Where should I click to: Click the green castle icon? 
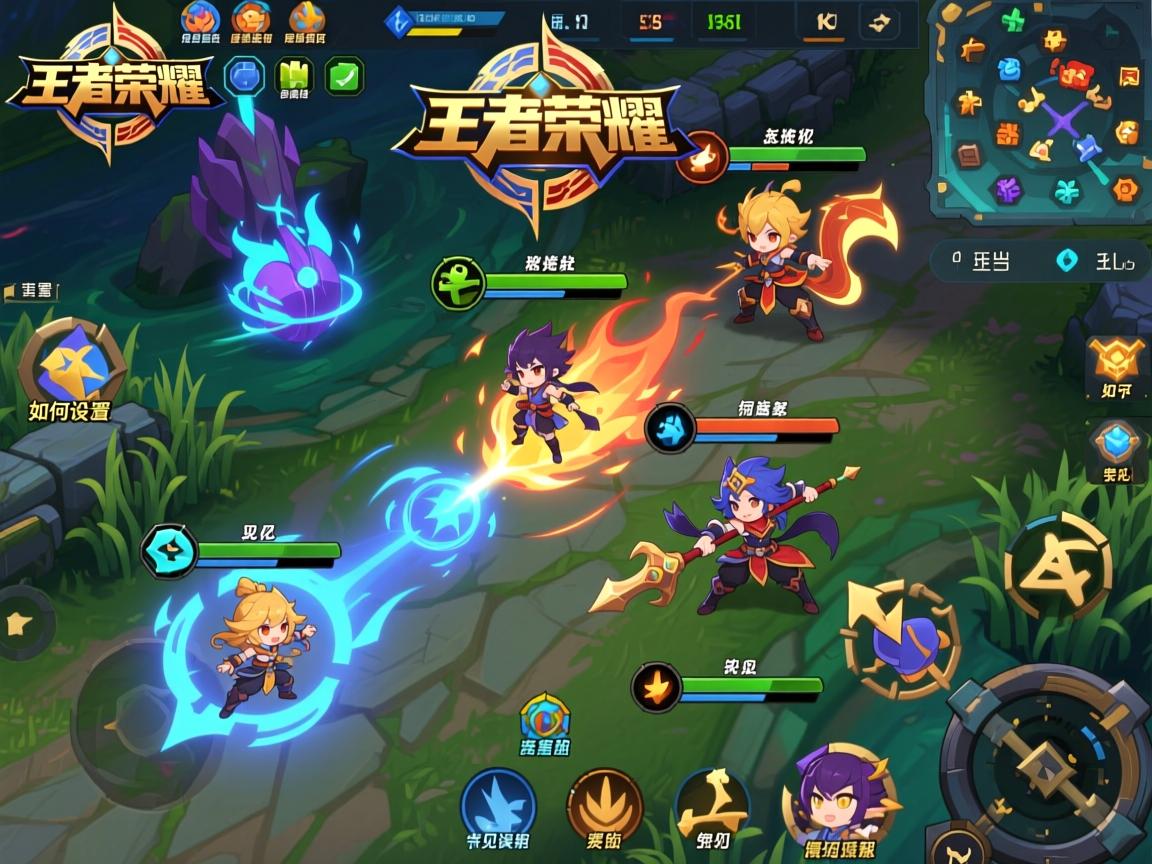coord(294,76)
